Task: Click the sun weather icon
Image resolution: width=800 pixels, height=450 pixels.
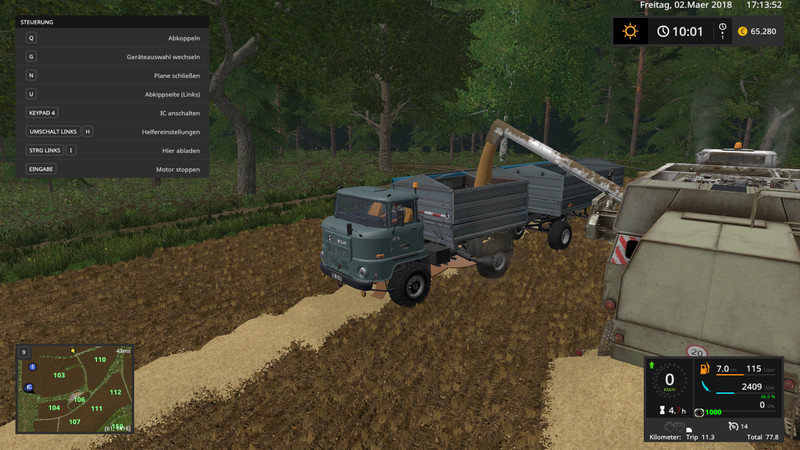Action: click(630, 31)
